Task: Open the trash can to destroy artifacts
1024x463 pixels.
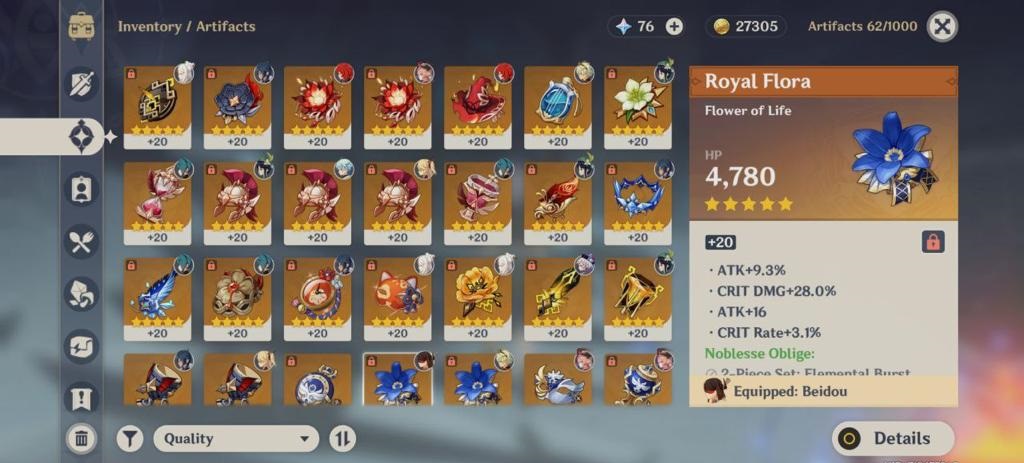Action: coord(81,437)
